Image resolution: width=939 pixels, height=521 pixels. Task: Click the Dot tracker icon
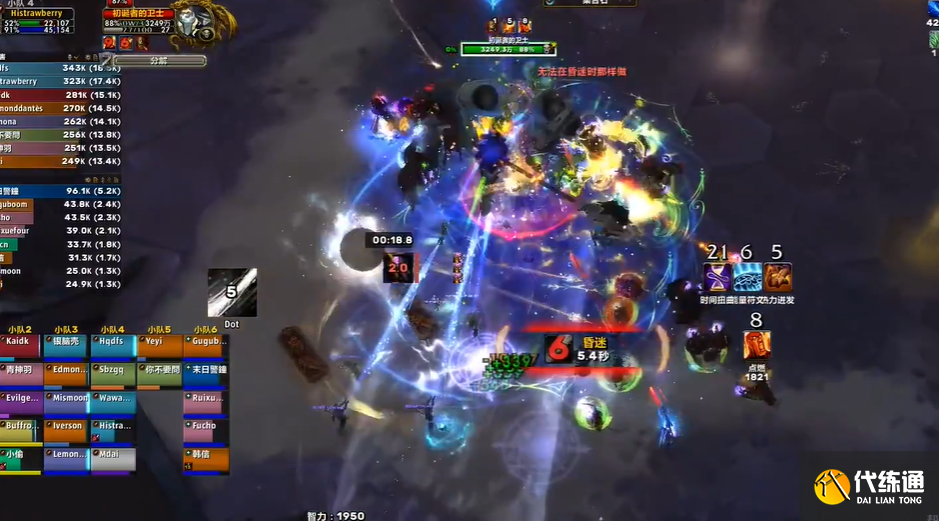pos(231,293)
